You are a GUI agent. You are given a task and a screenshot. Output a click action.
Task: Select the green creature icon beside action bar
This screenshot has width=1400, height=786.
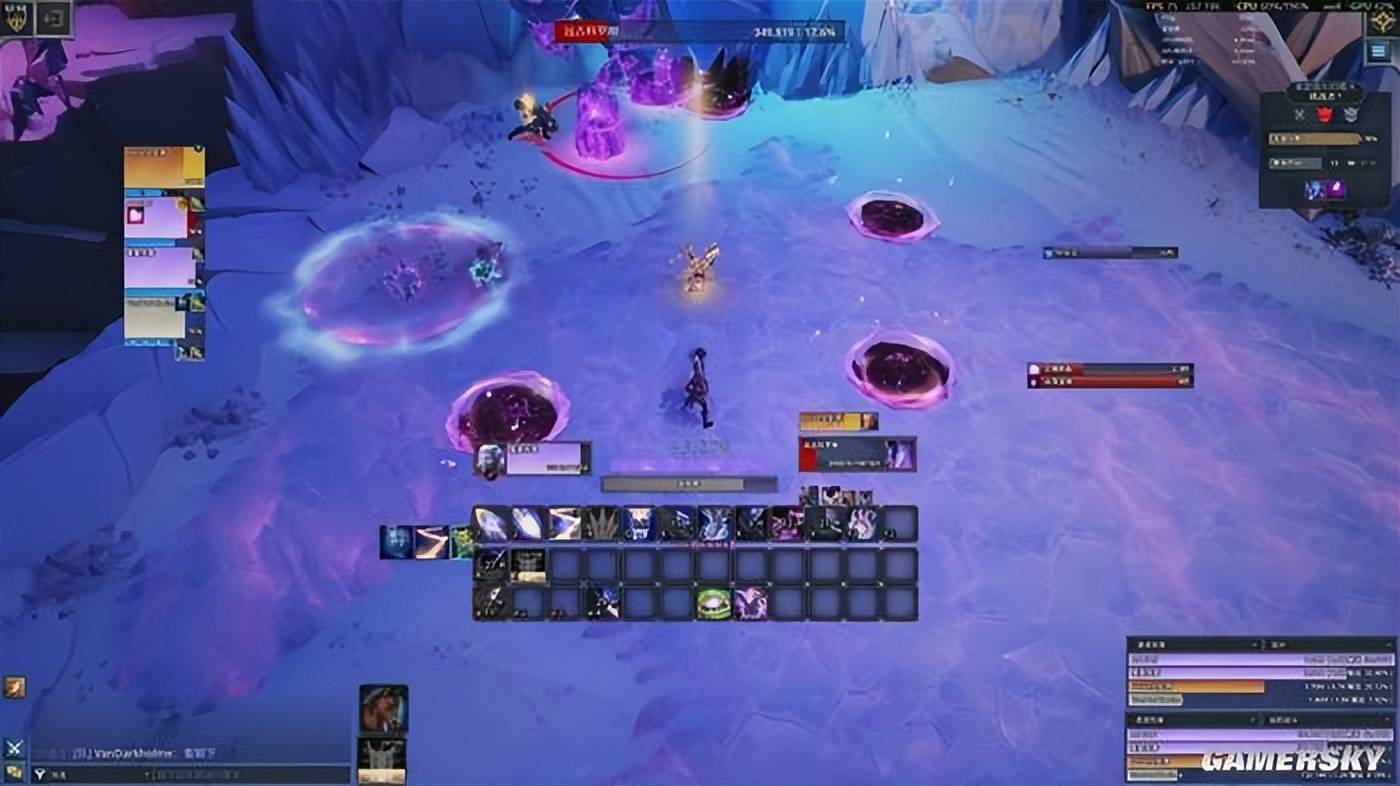click(x=462, y=541)
